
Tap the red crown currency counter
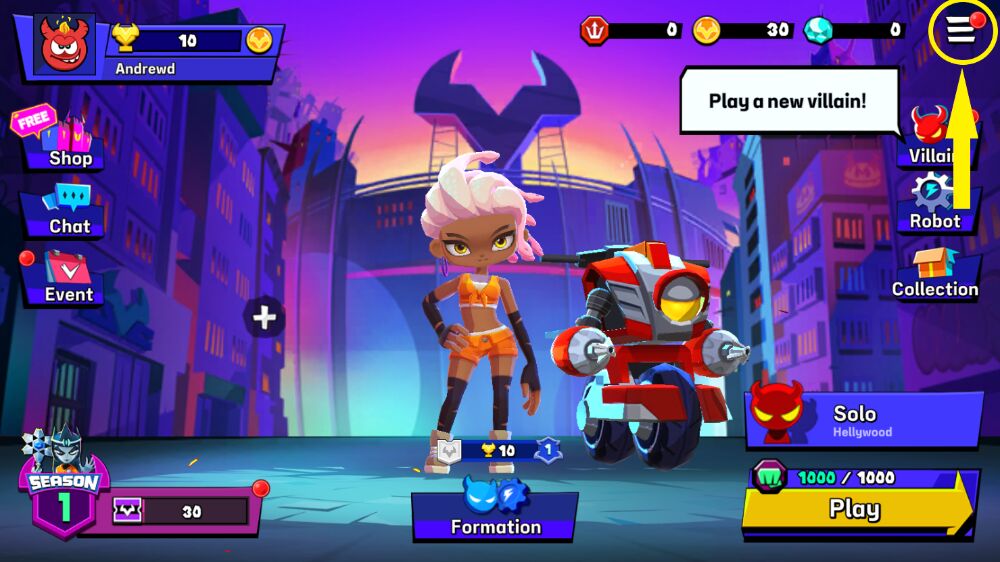pos(632,30)
